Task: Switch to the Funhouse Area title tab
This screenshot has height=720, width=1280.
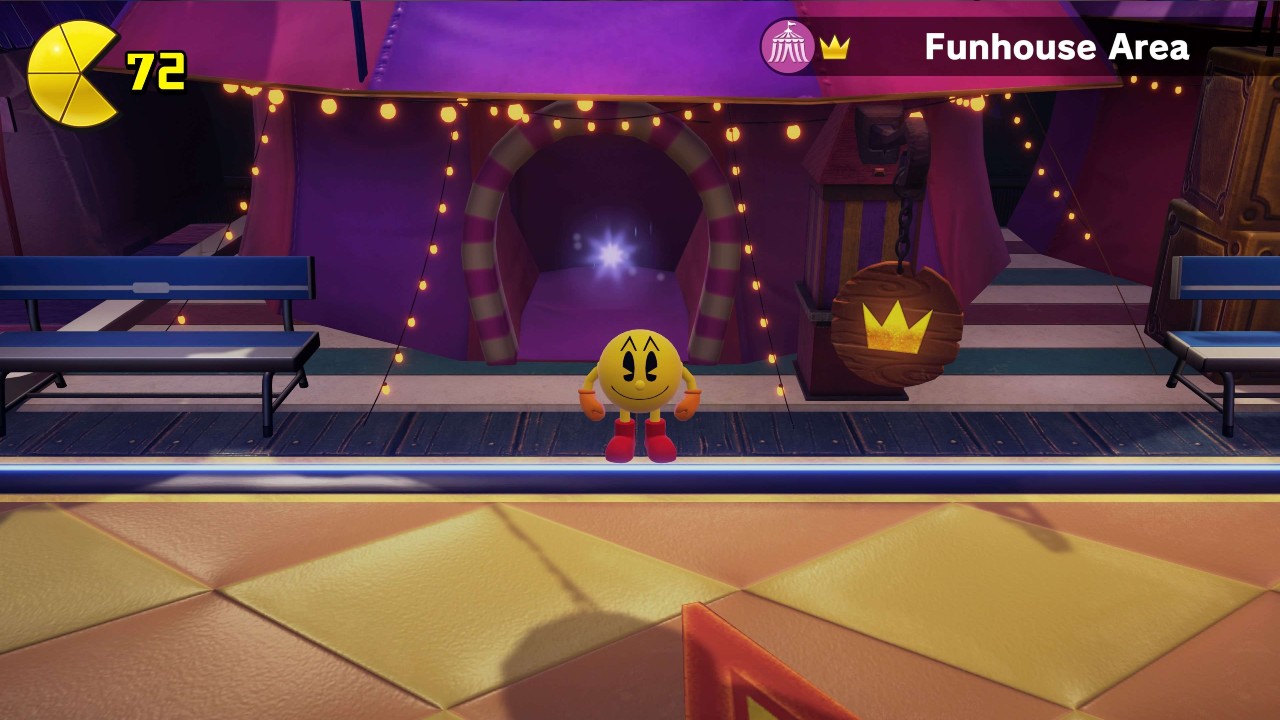Action: 1056,47
